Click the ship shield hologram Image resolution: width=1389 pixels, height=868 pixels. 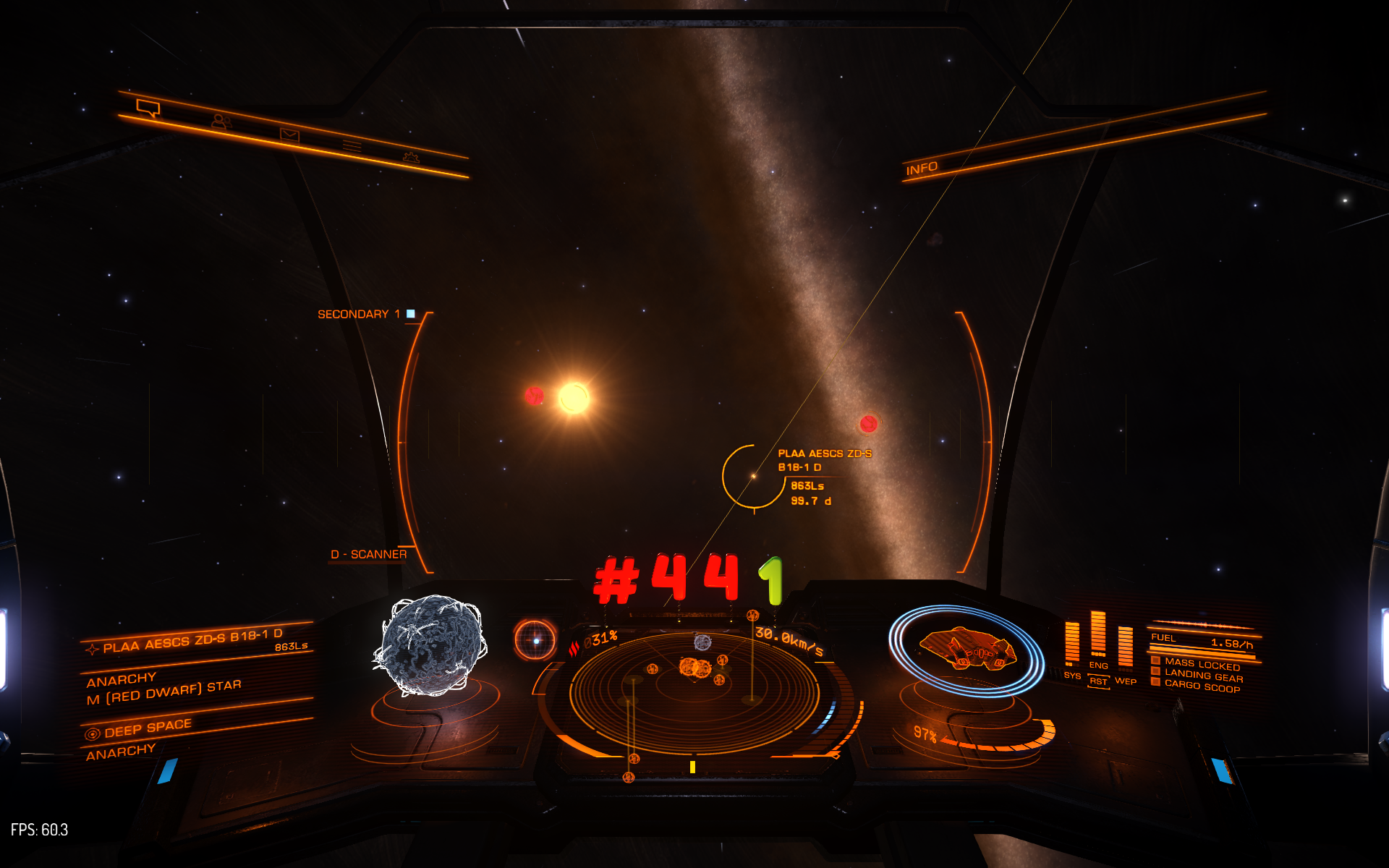967,648
